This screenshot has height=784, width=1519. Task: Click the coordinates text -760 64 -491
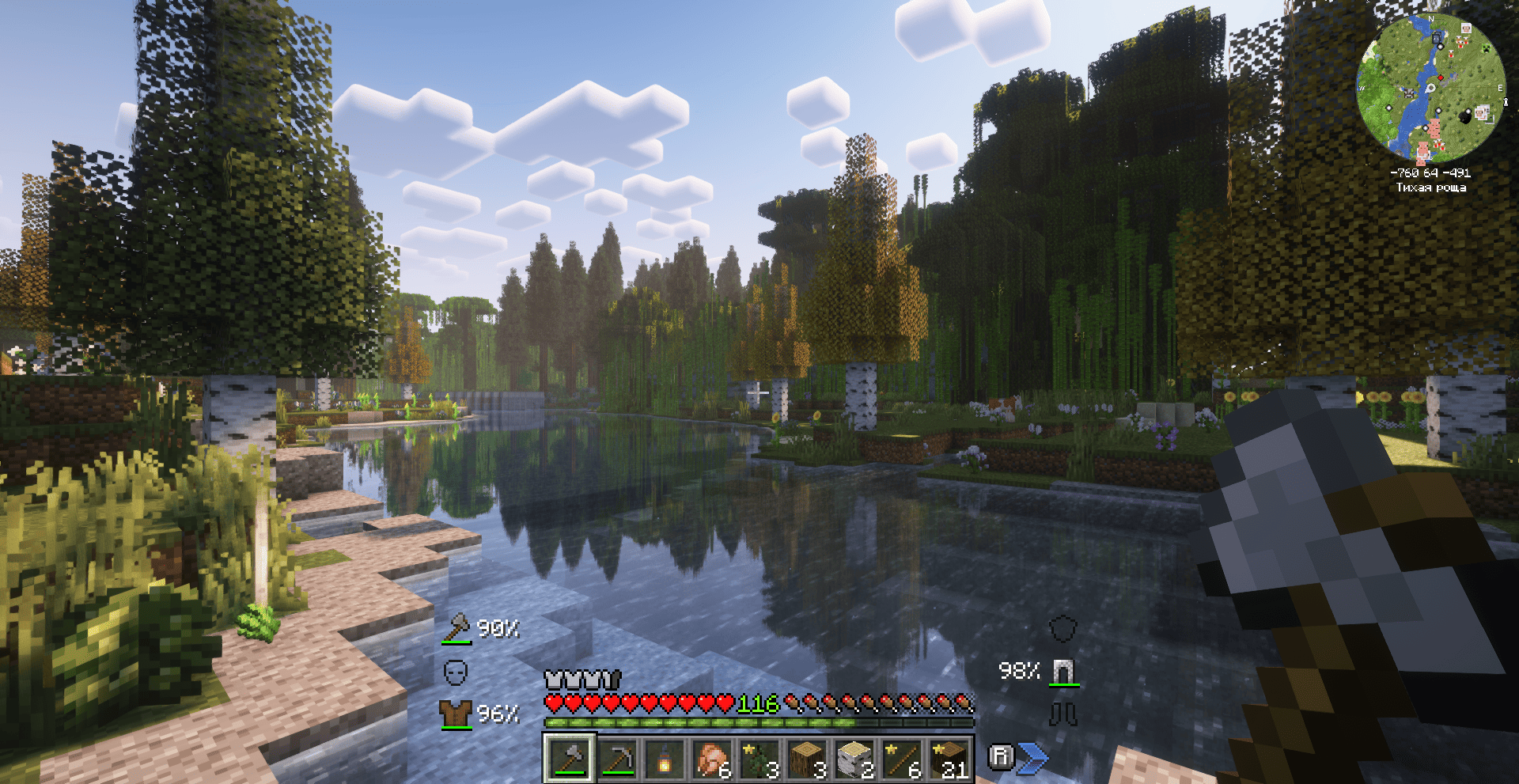1430,173
